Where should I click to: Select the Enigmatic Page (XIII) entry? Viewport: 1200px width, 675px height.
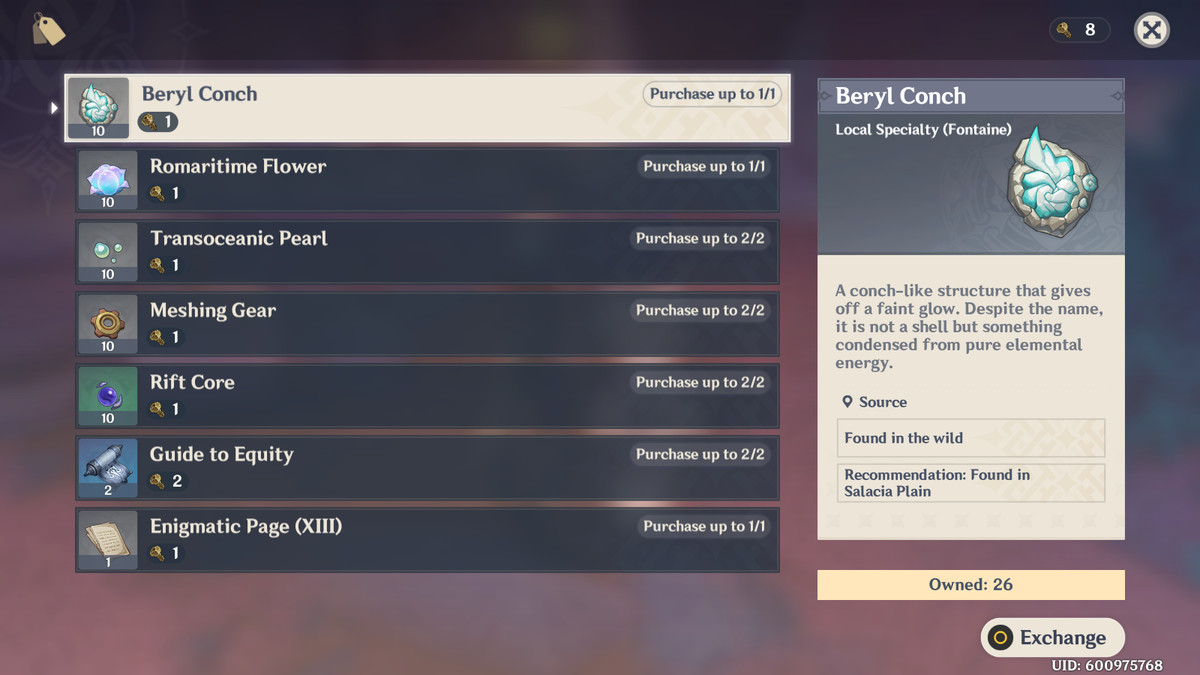[427, 540]
